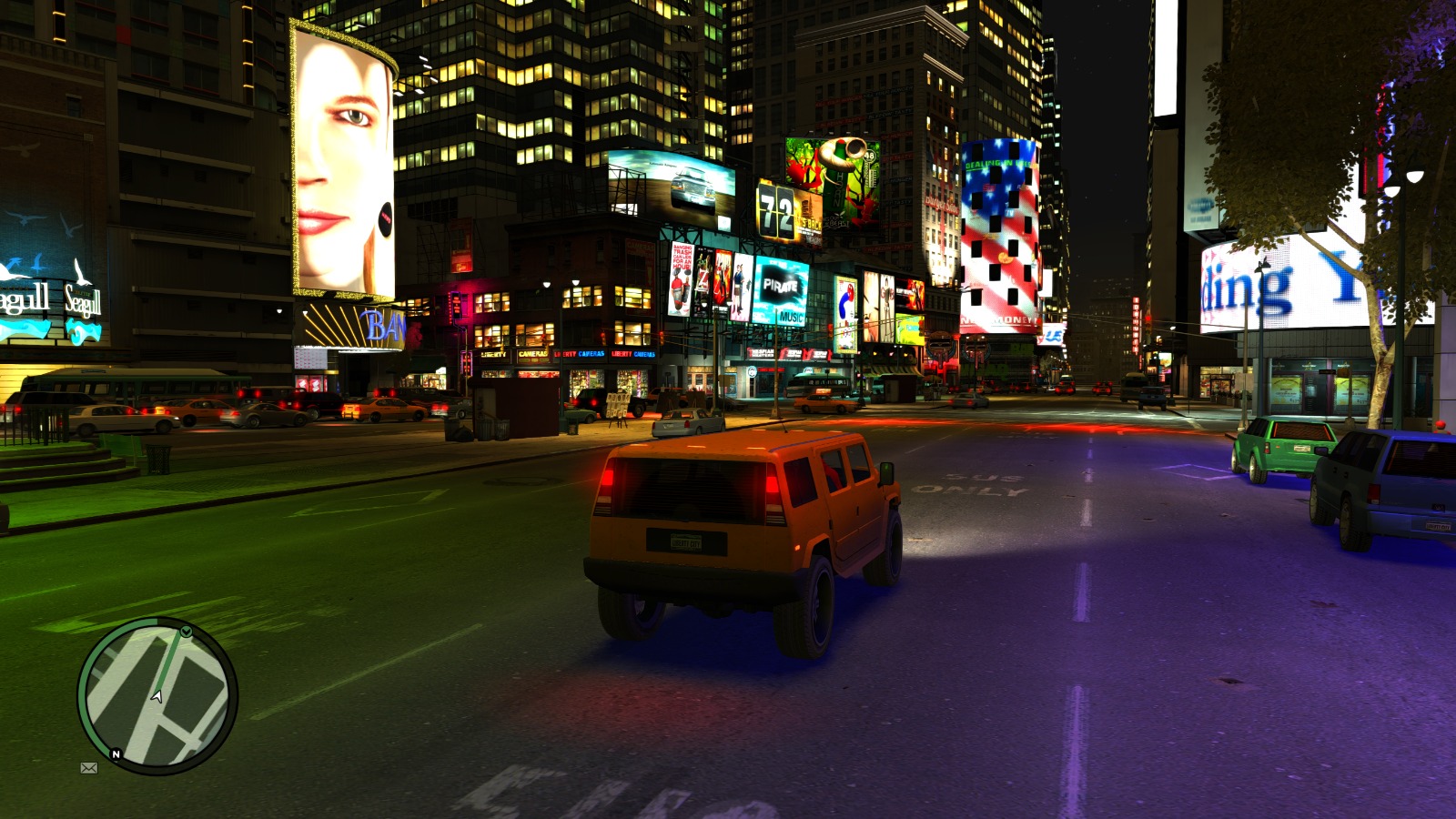1456x819 pixels.
Task: Click the Burger Shot sign on the building
Action: [x=940, y=202]
